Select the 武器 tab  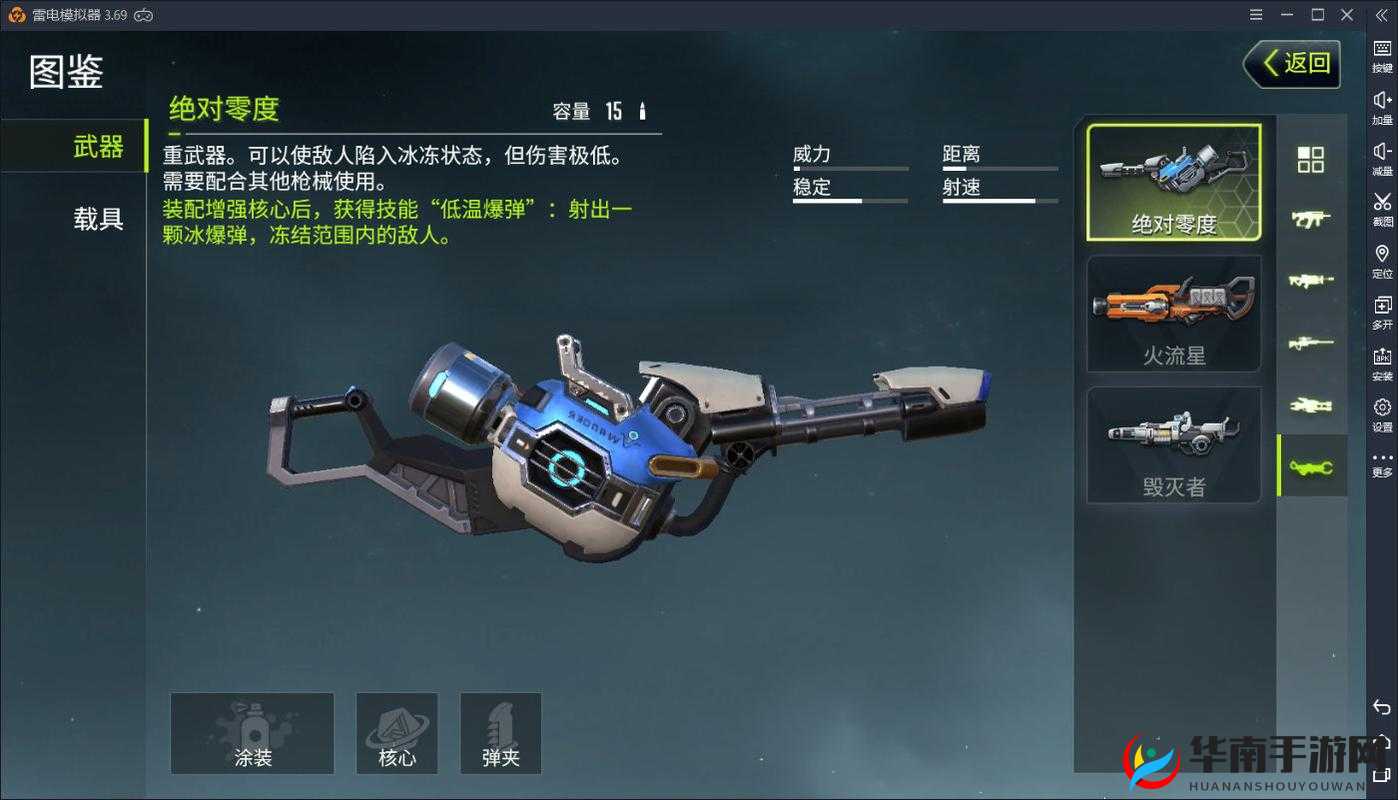(x=97, y=146)
